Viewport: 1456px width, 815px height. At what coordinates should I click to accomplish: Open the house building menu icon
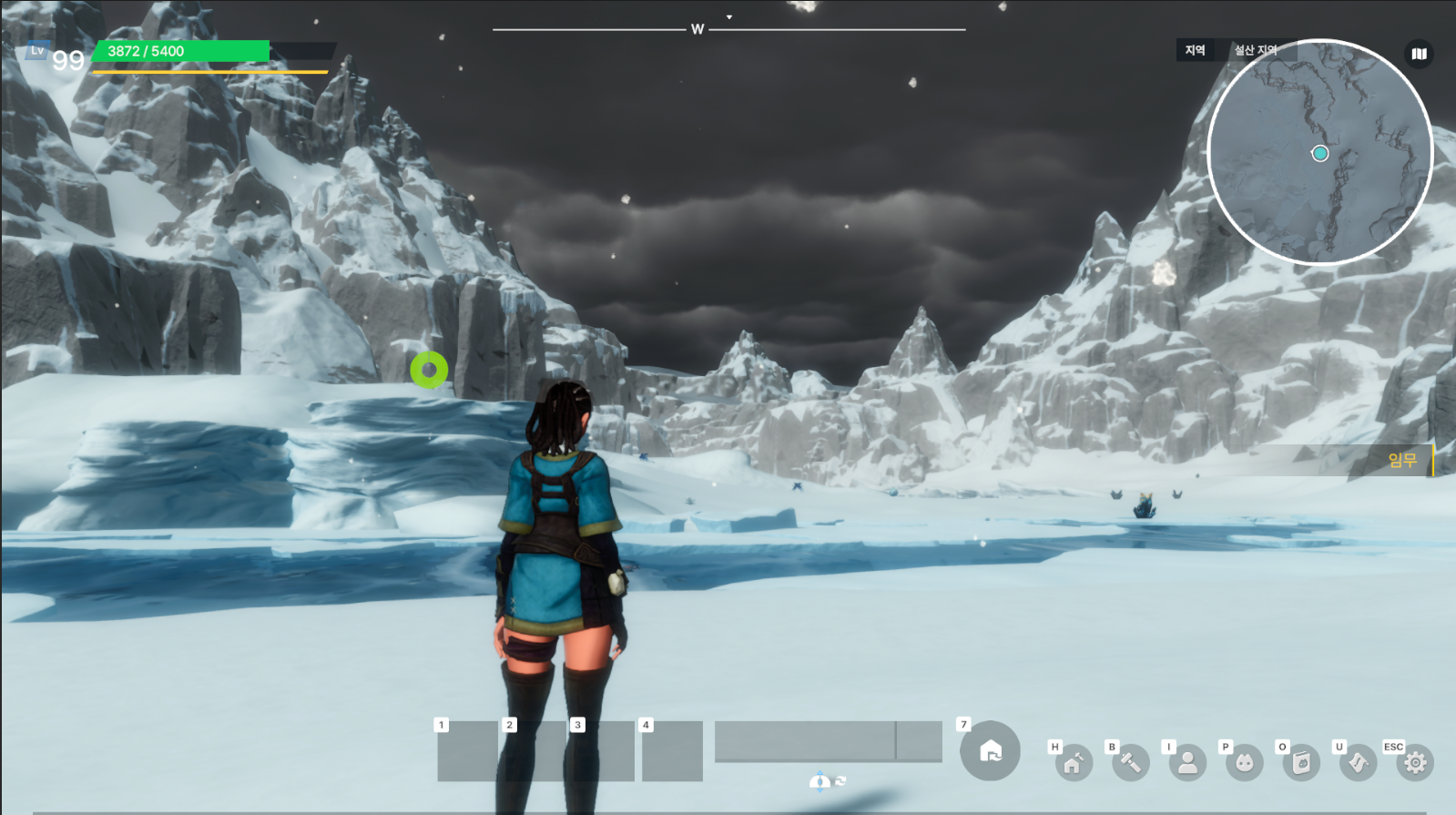point(1074,763)
